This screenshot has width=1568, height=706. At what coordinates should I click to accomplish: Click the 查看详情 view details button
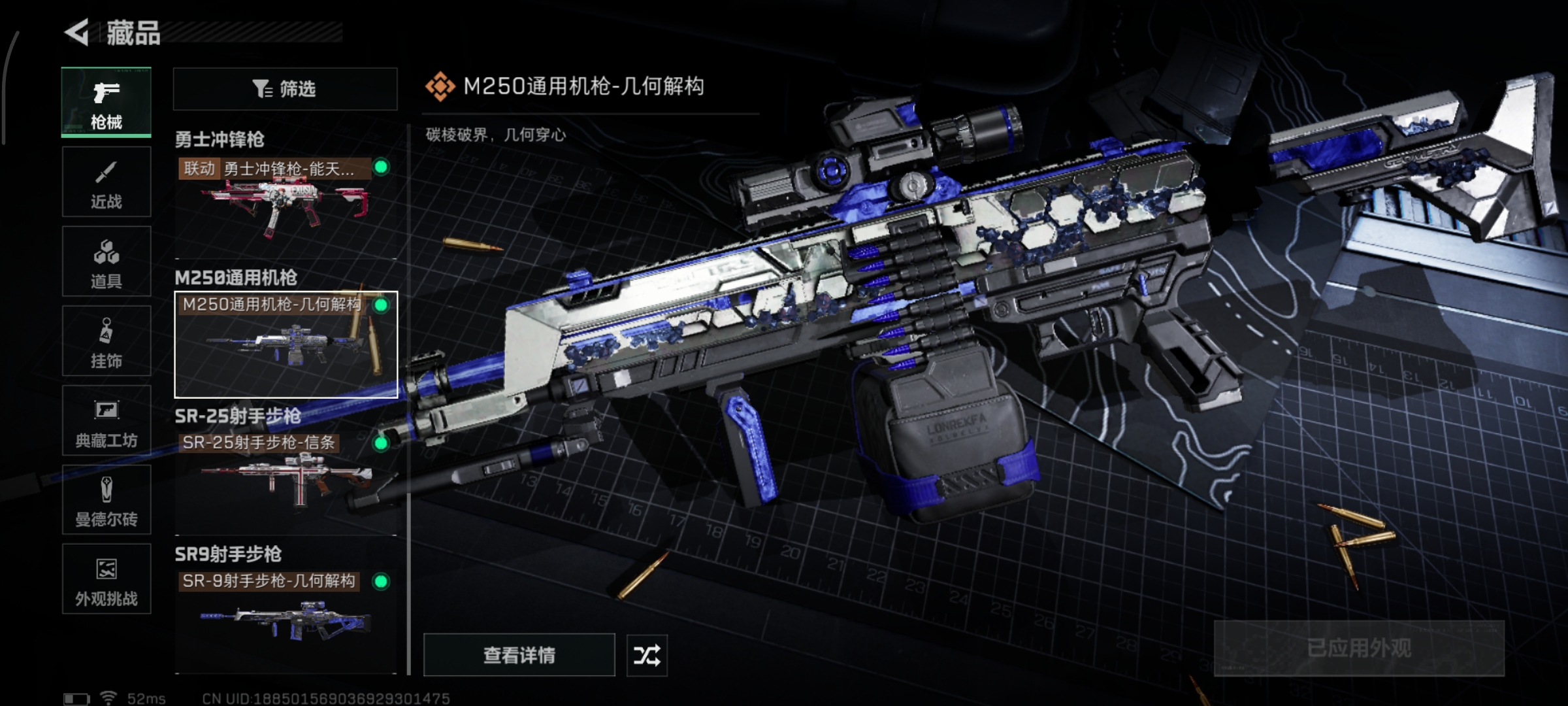pyautogui.click(x=519, y=655)
